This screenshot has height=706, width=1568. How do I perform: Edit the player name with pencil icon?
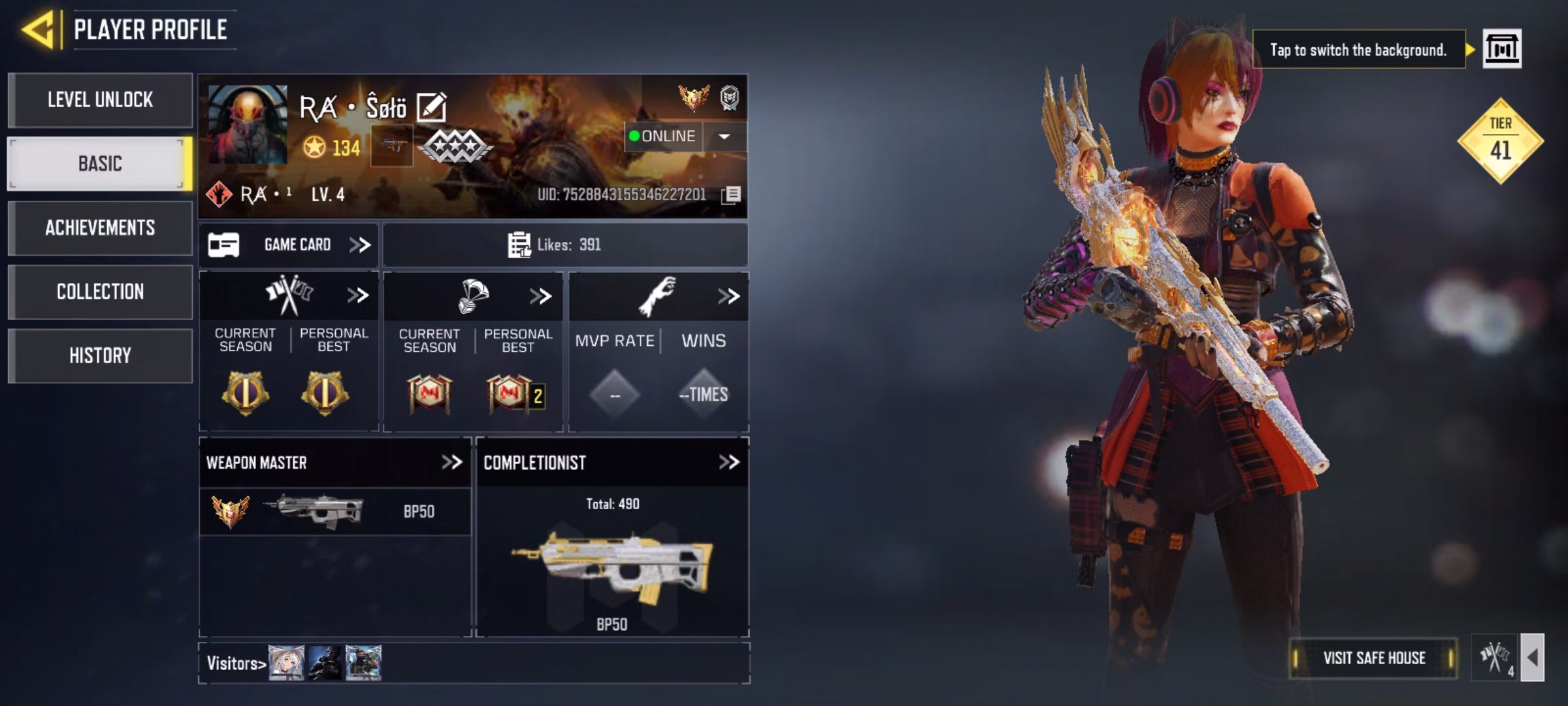[x=431, y=108]
